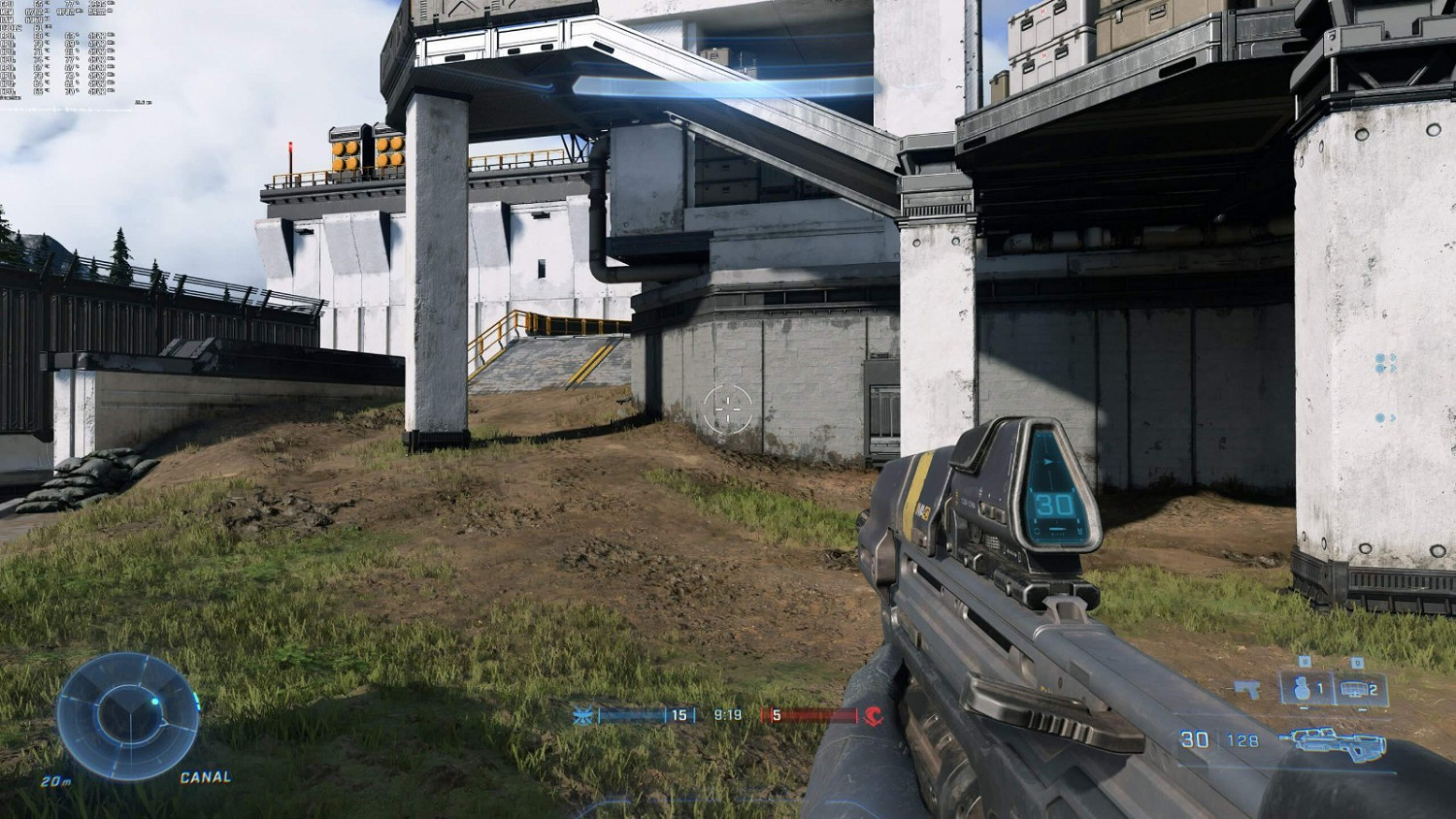Expand the performance overlay stats

pyautogui.click(x=58, y=49)
